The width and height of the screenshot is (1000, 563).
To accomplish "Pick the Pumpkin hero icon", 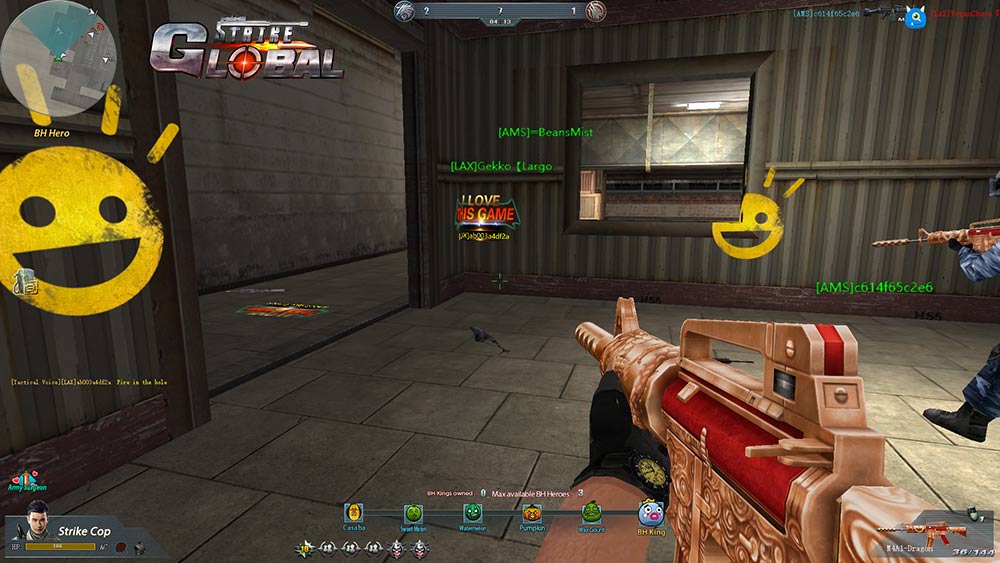I will point(532,512).
